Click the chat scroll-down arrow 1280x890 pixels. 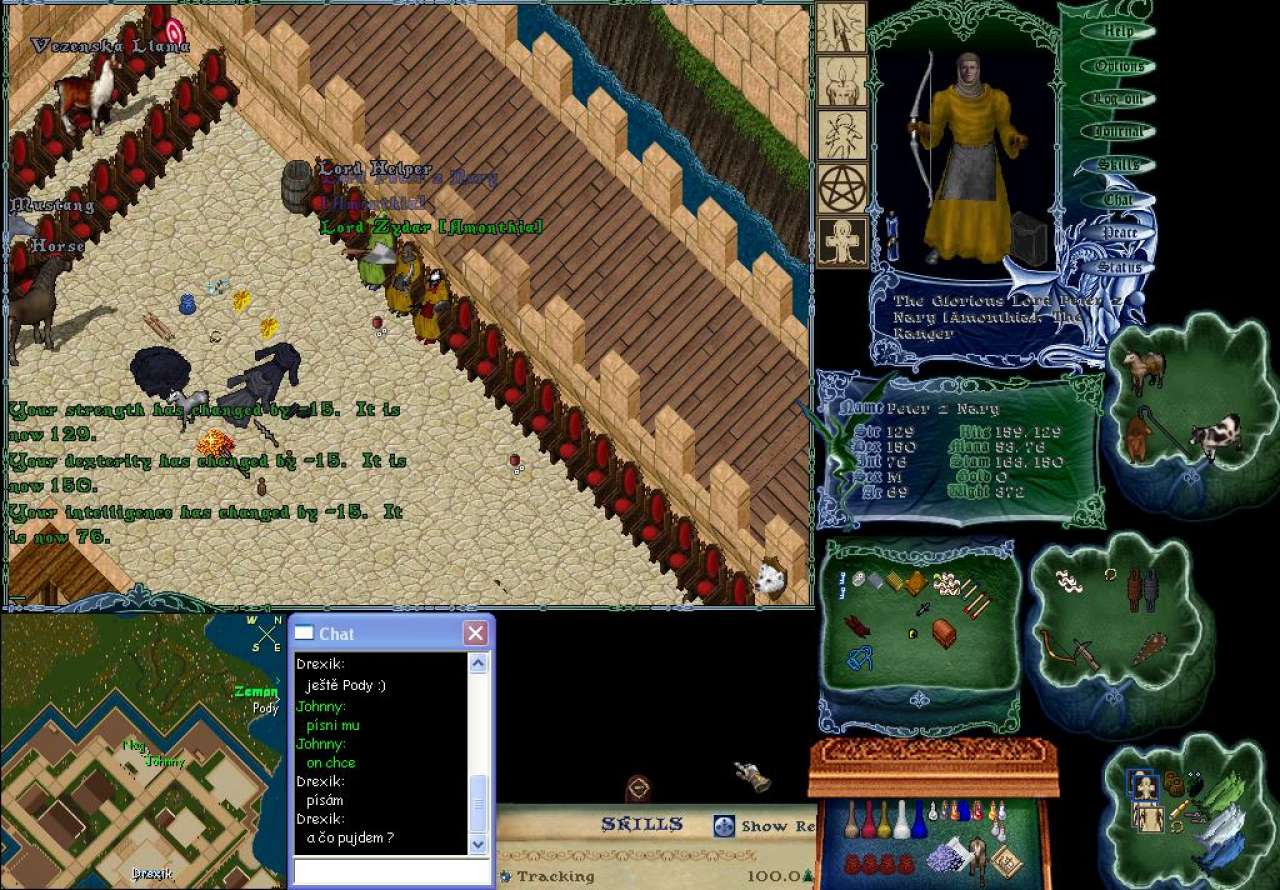[478, 845]
